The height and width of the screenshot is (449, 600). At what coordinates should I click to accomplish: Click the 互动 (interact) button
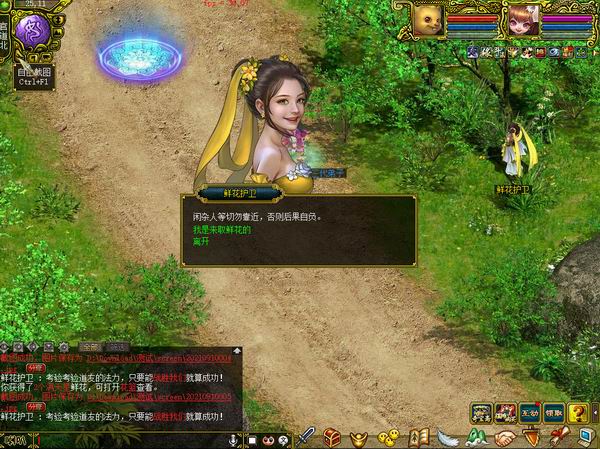(x=529, y=412)
